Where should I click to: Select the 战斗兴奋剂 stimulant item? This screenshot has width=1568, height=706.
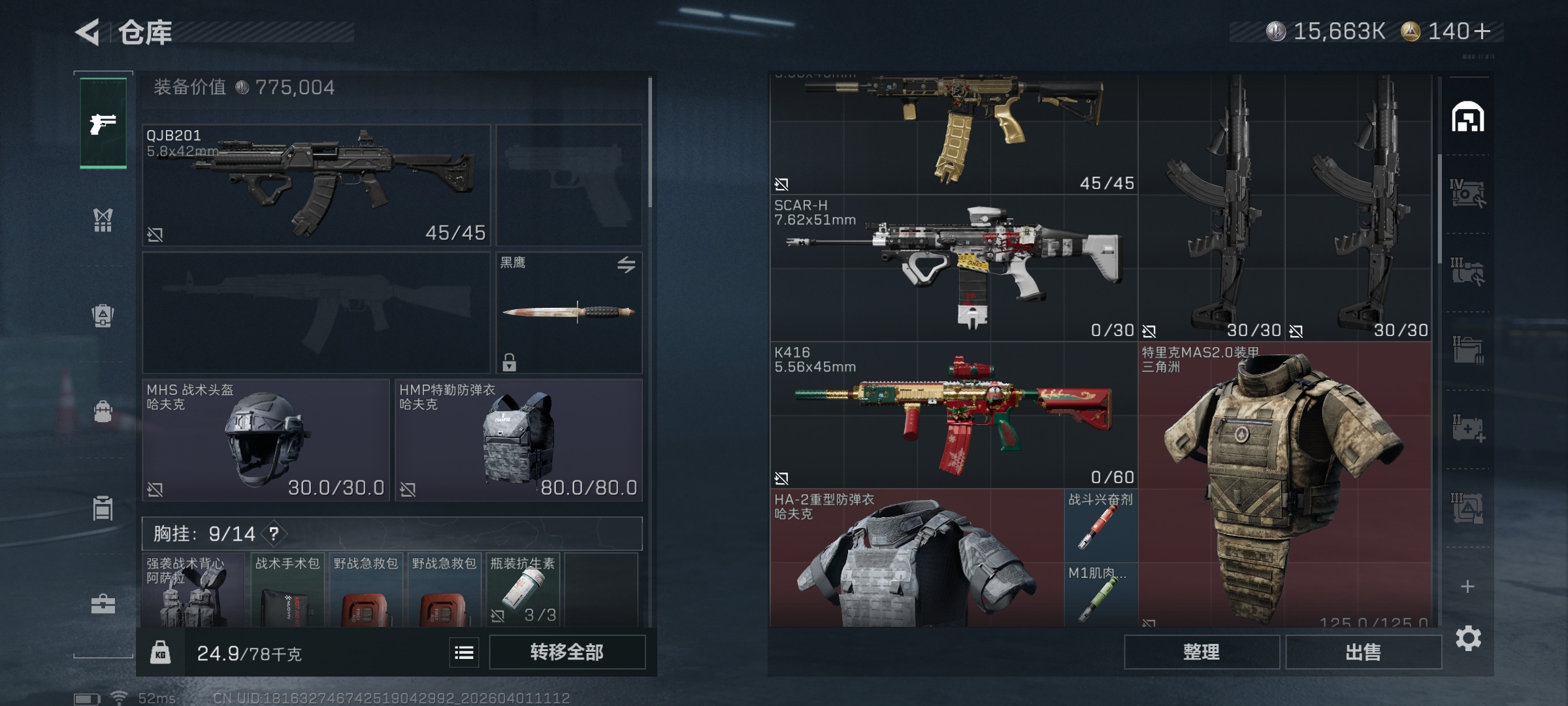(x=1101, y=526)
